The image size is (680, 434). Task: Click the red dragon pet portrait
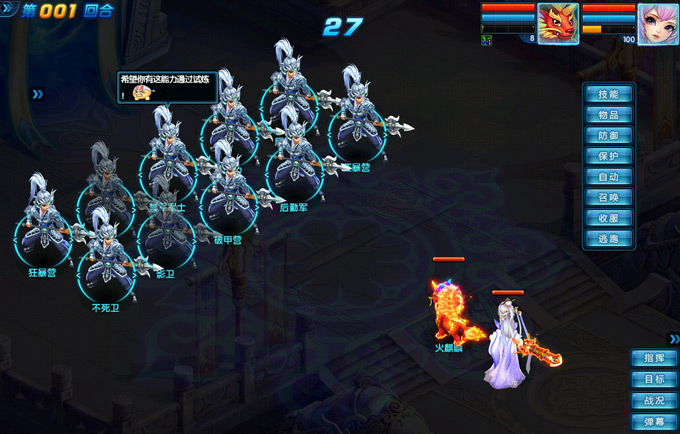tap(558, 23)
